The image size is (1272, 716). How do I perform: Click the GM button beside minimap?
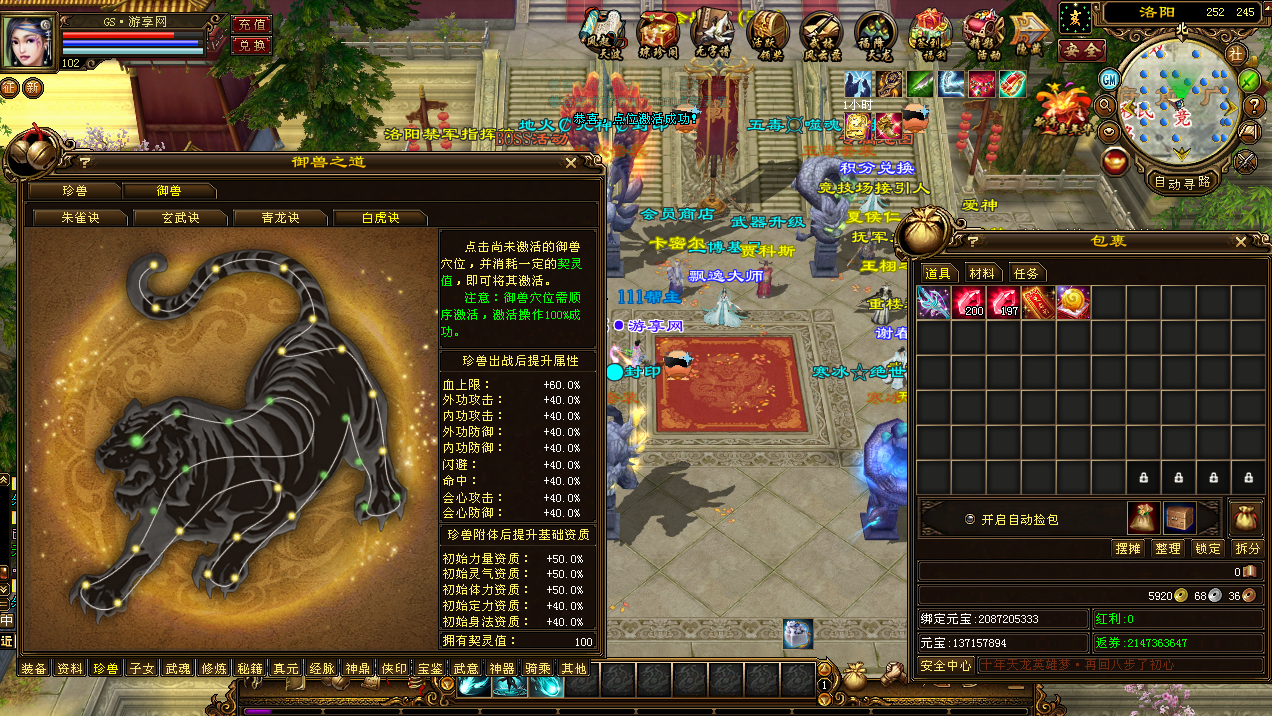(x=1109, y=79)
